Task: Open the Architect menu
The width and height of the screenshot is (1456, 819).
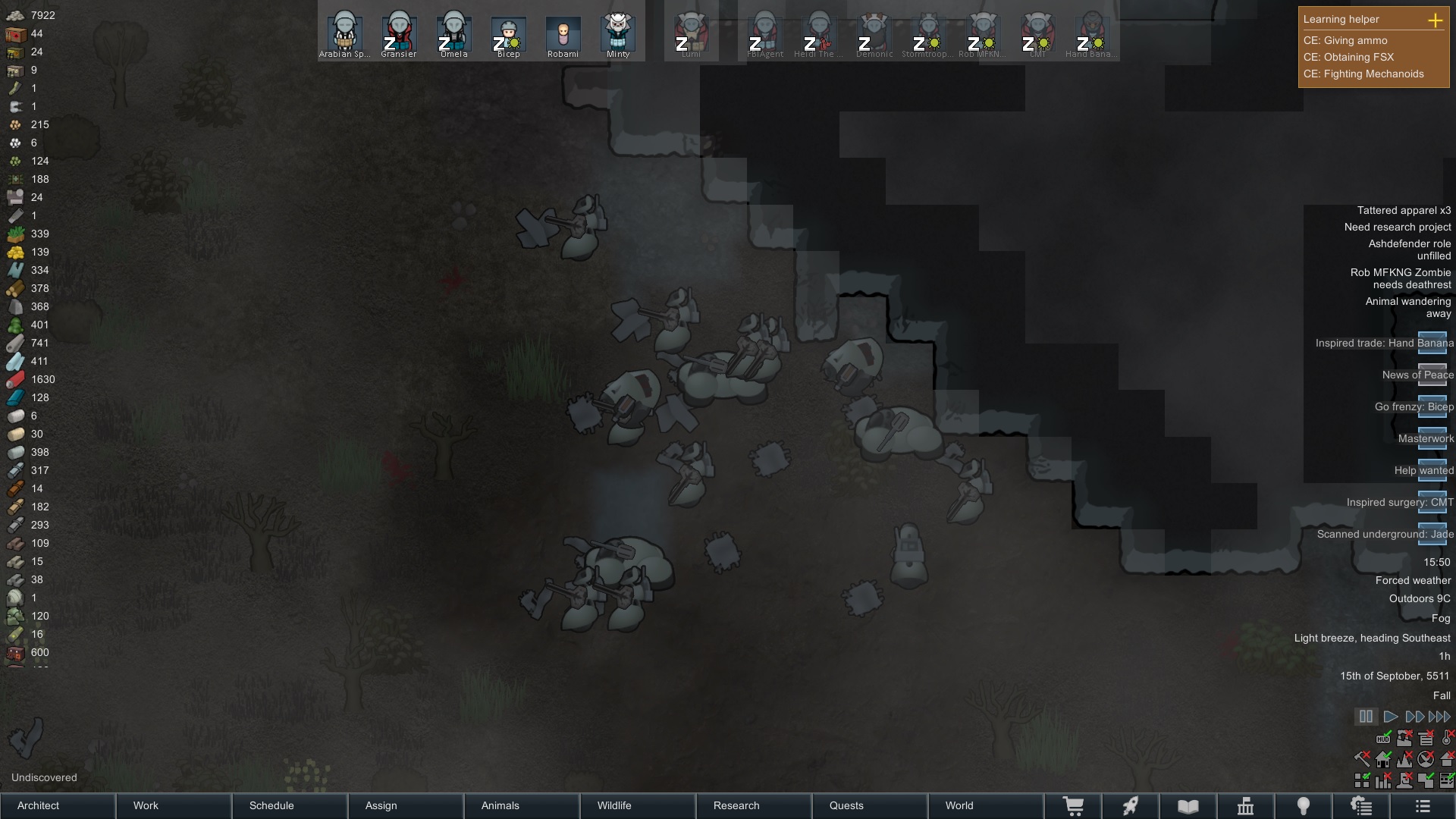Action: point(37,805)
